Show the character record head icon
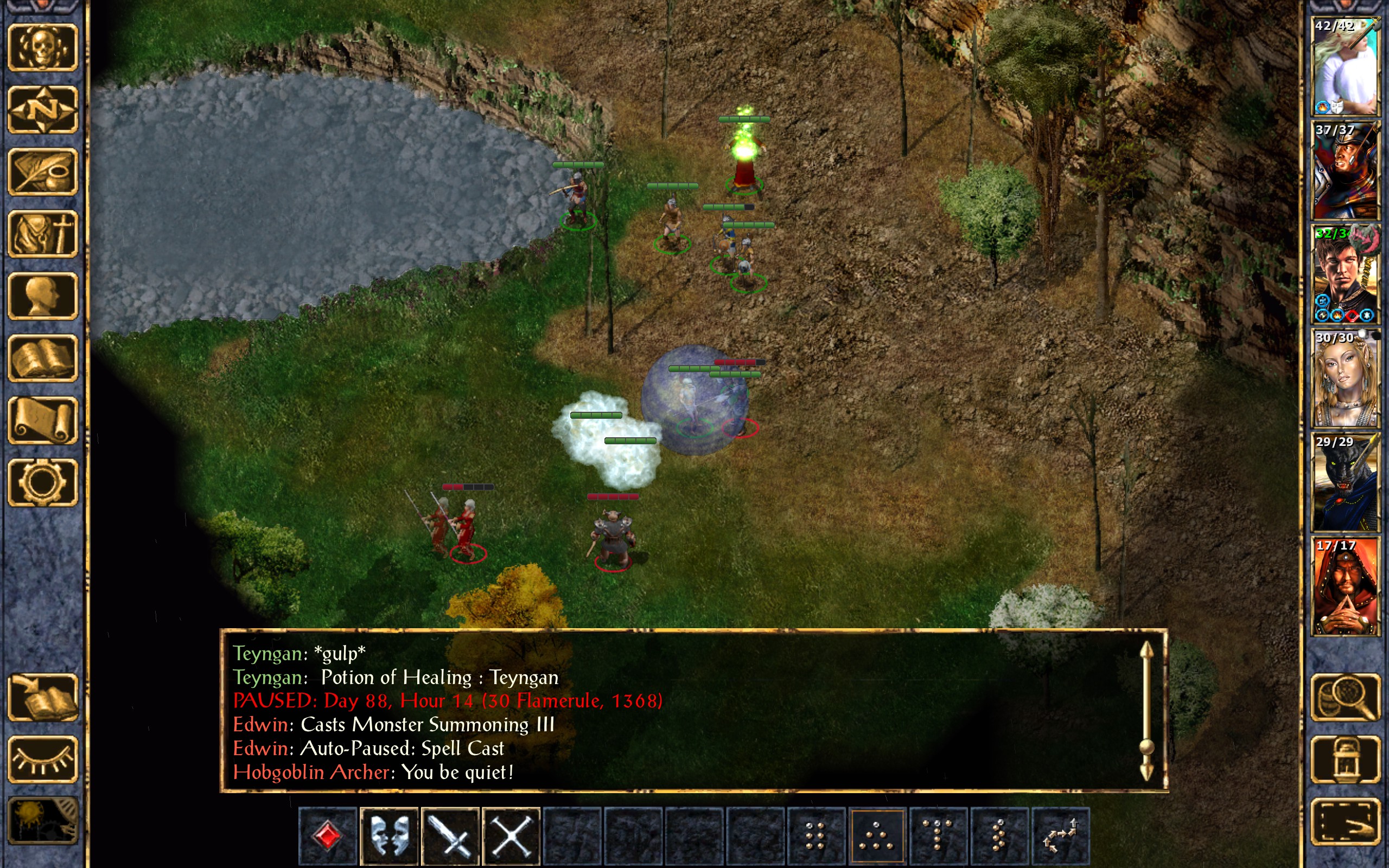The height and width of the screenshot is (868, 1389). click(42, 296)
